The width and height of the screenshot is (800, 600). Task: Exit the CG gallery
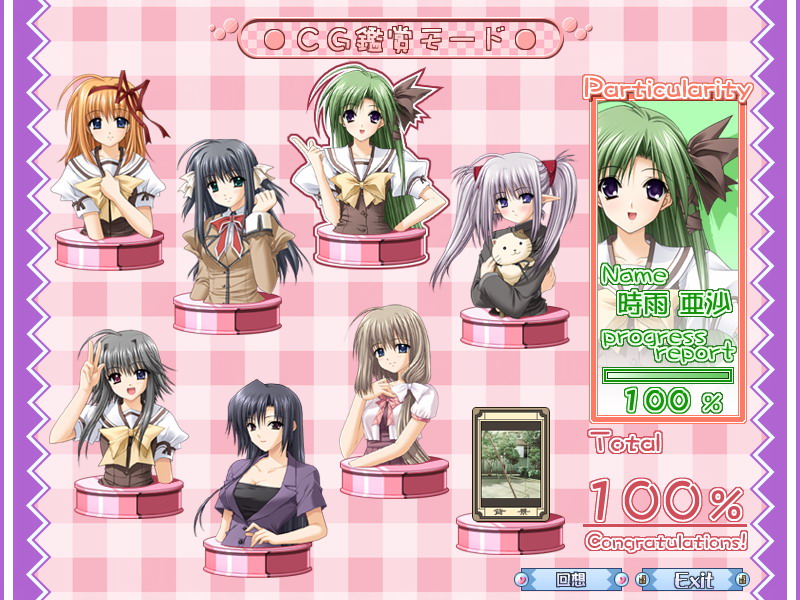[x=694, y=579]
